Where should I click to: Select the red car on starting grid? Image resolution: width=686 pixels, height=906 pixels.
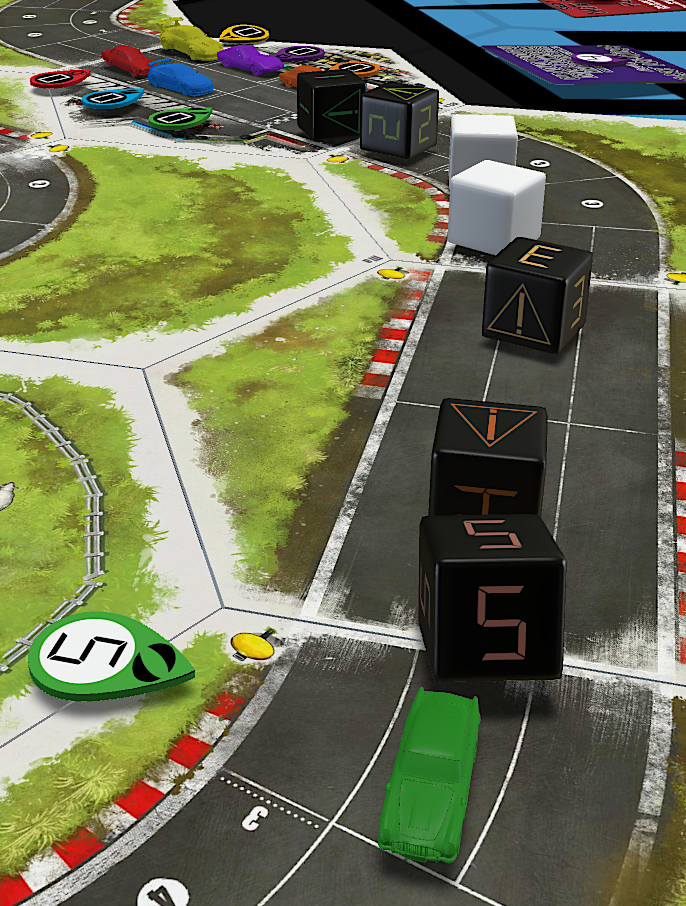(x=126, y=60)
